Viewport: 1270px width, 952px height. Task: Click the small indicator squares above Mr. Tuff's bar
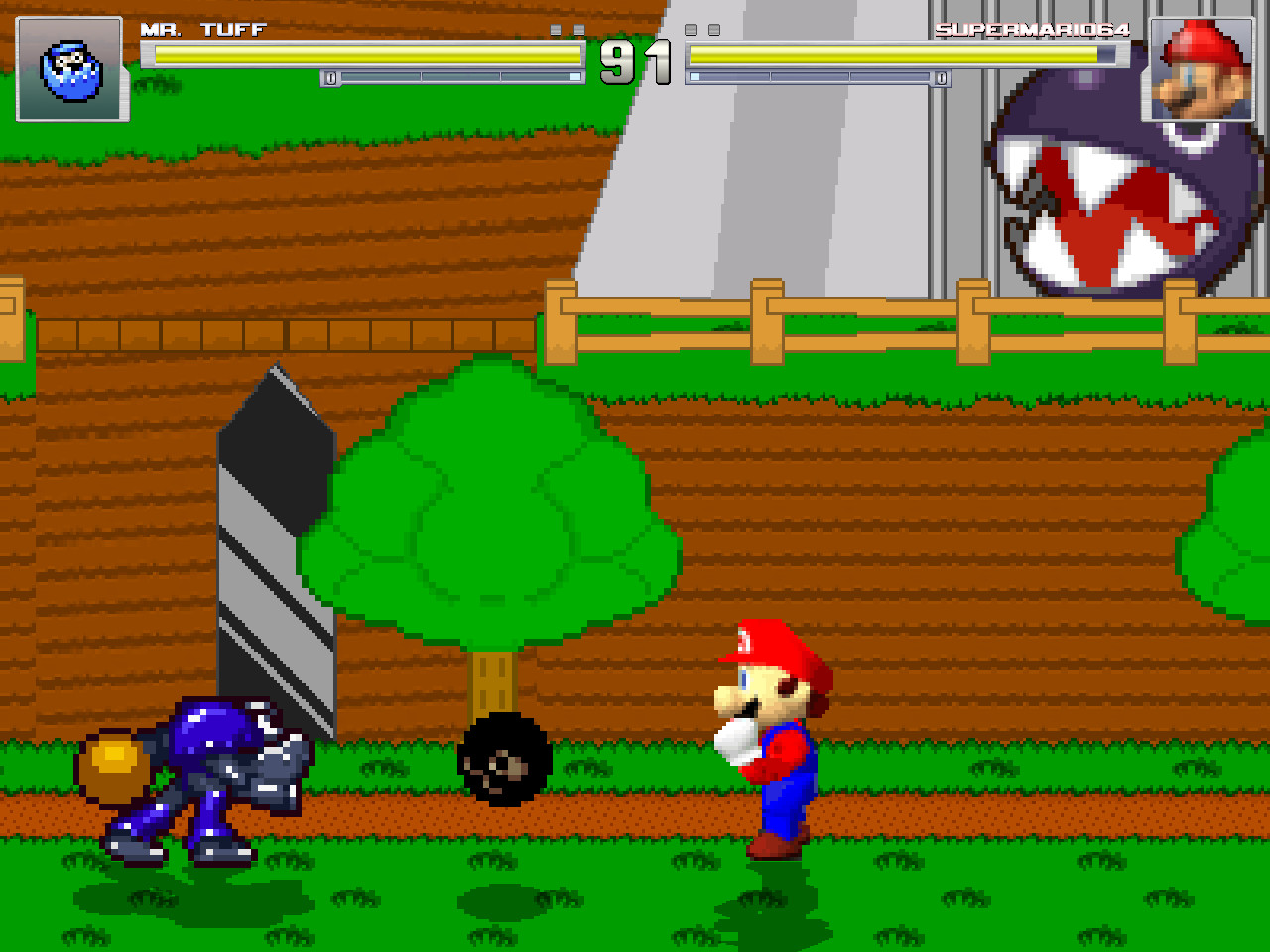point(568,29)
